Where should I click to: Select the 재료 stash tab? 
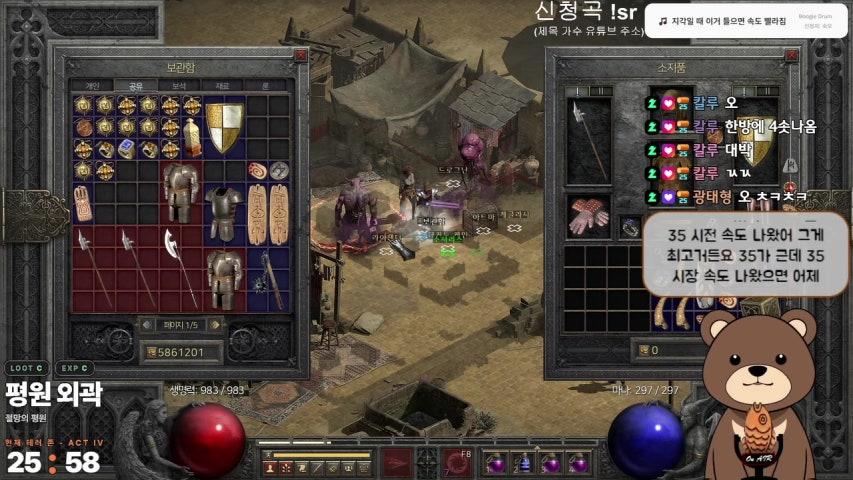[x=222, y=86]
